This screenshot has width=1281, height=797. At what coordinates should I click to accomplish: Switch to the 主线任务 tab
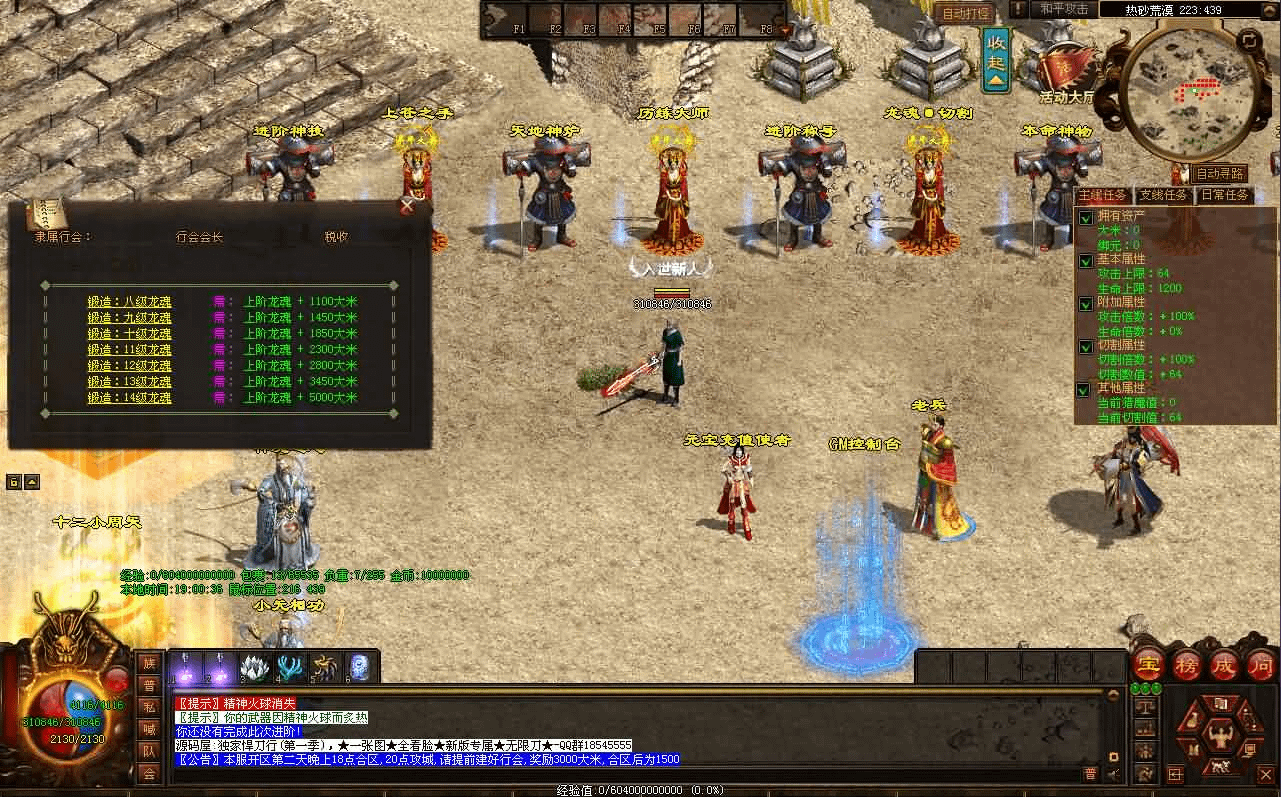[x=1103, y=195]
